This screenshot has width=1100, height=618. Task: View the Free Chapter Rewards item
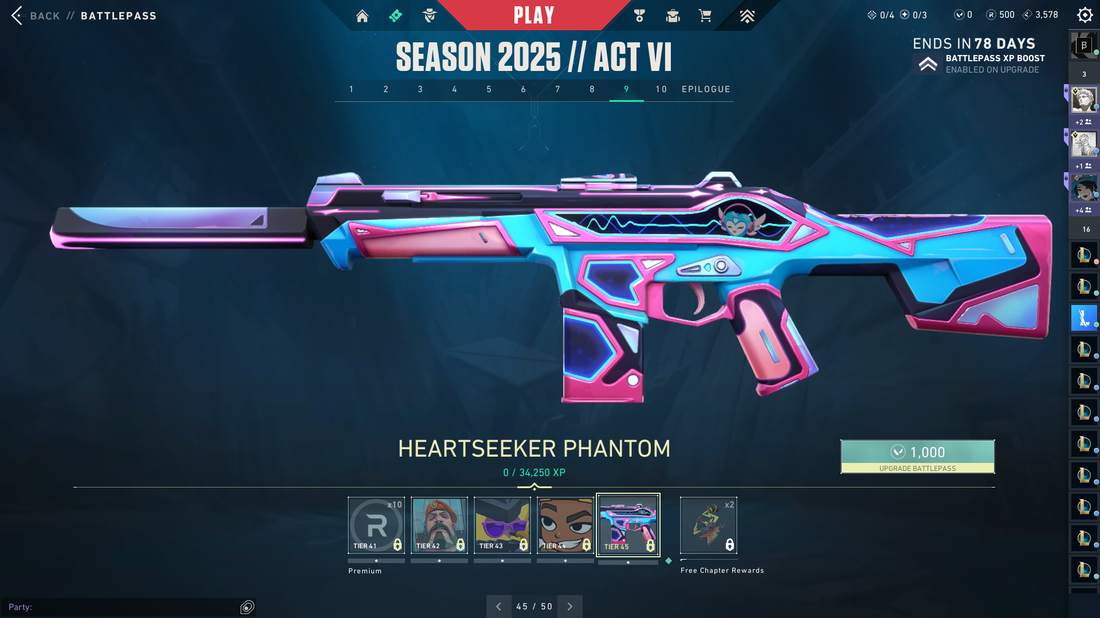point(708,525)
